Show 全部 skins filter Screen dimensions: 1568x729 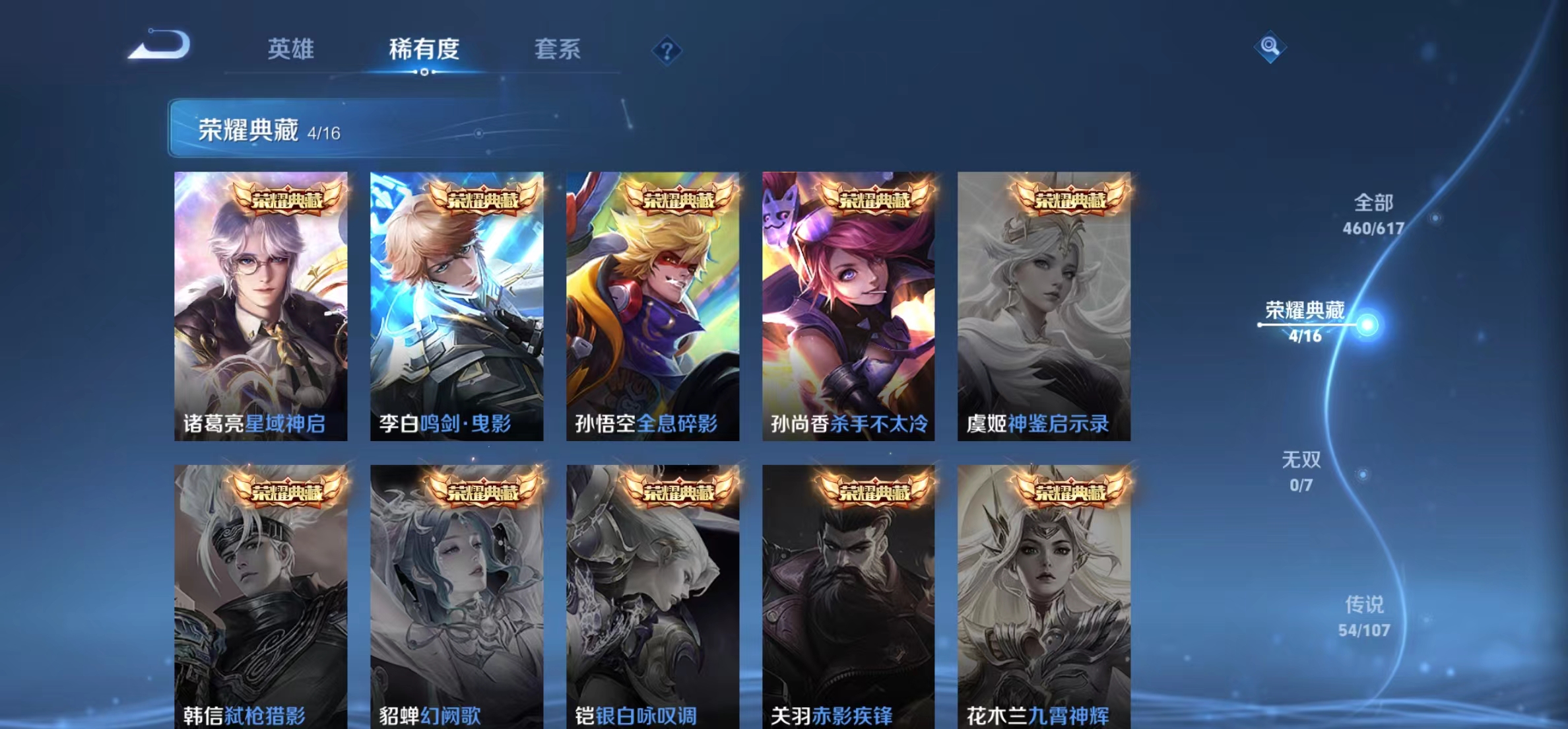point(1373,214)
